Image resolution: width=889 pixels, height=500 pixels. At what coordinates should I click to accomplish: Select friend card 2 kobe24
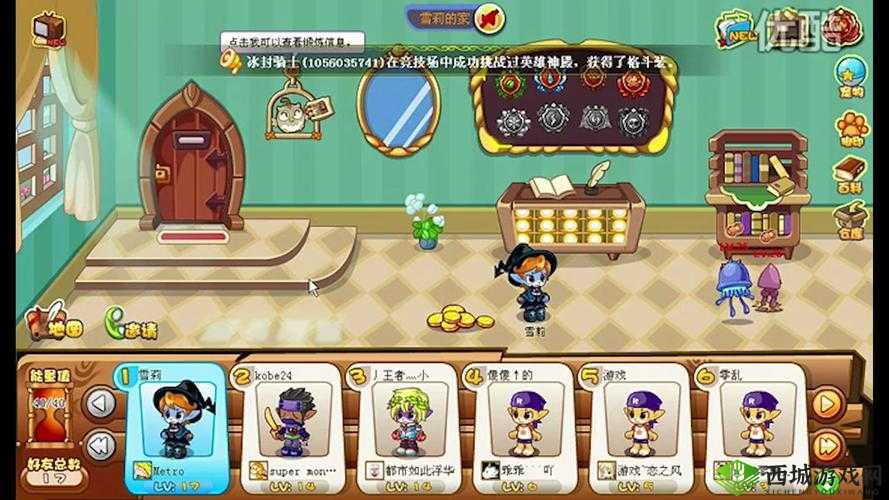285,423
